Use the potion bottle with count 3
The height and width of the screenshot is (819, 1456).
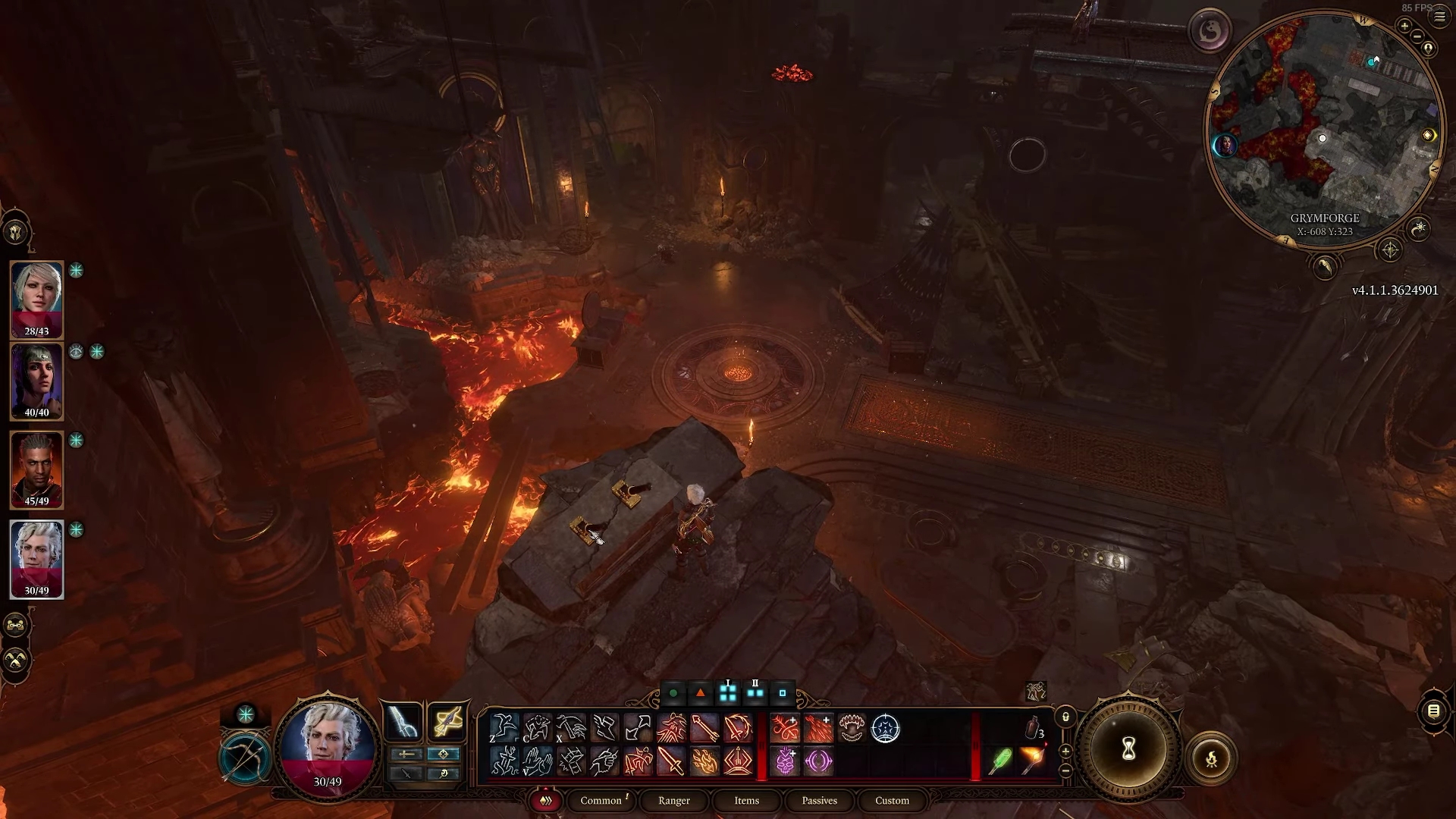click(x=1033, y=729)
